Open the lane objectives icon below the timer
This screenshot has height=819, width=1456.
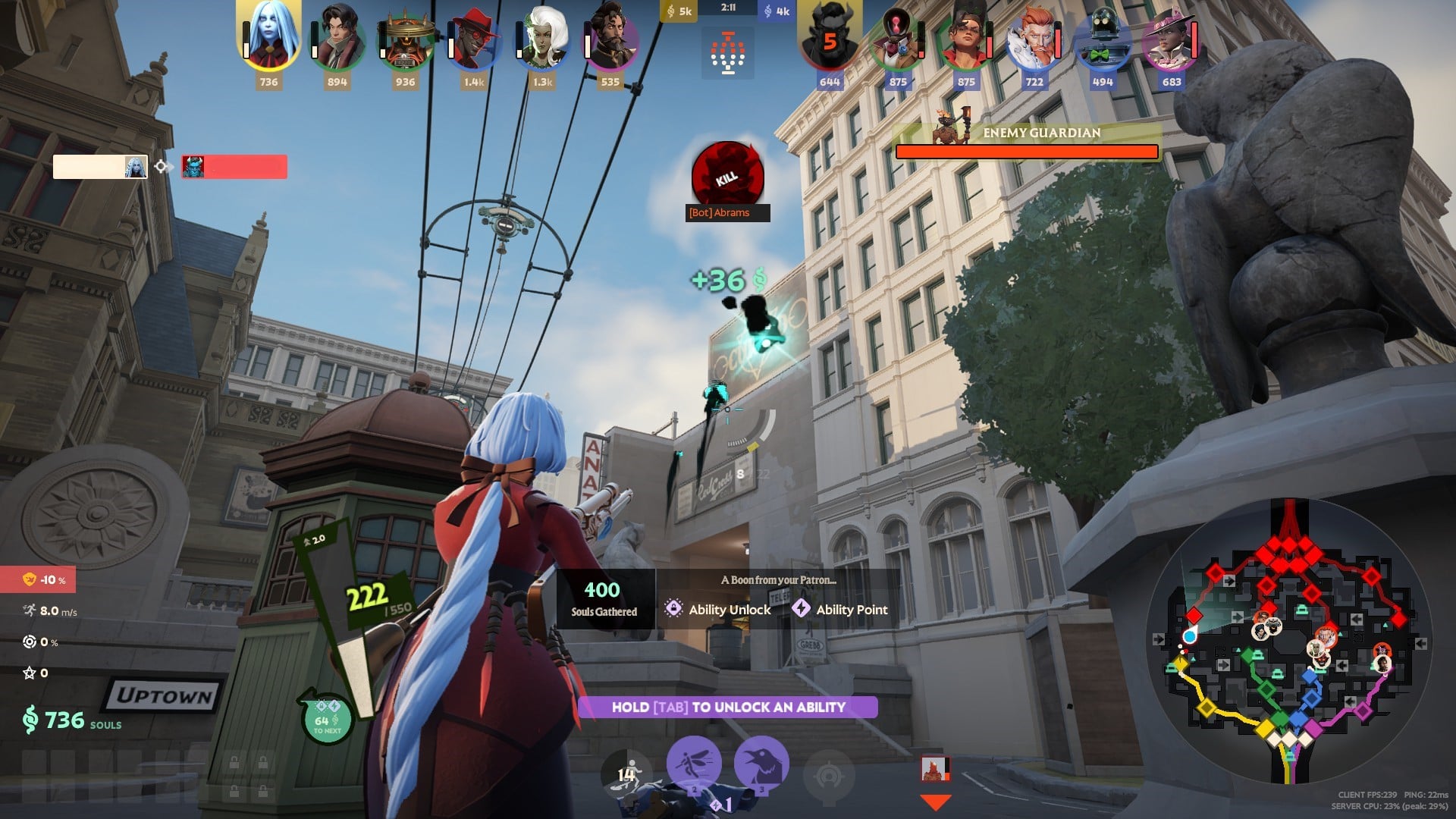(728, 55)
